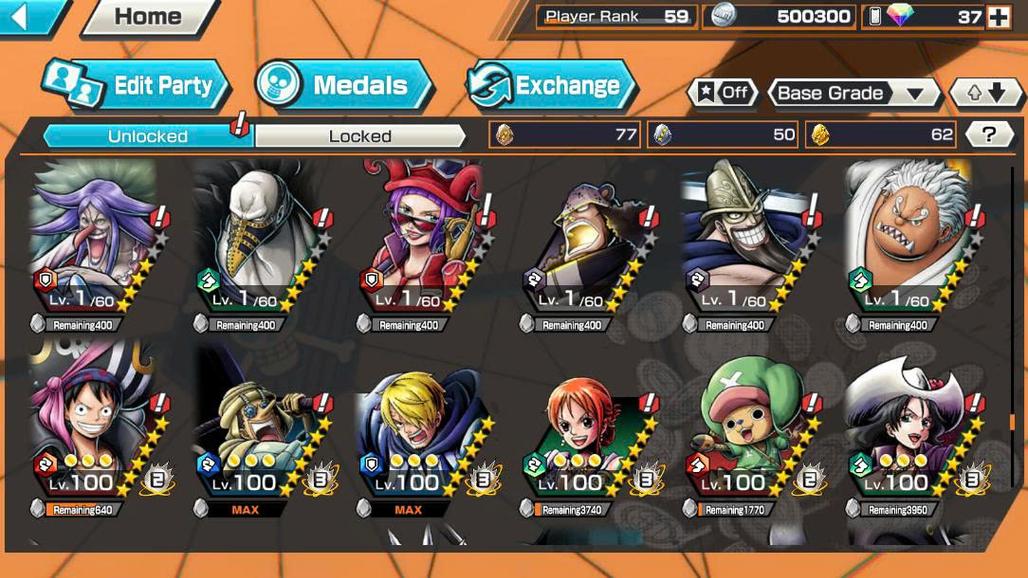Open the Edit Party menu
Image resolution: width=1028 pixels, height=578 pixels.
(x=138, y=86)
